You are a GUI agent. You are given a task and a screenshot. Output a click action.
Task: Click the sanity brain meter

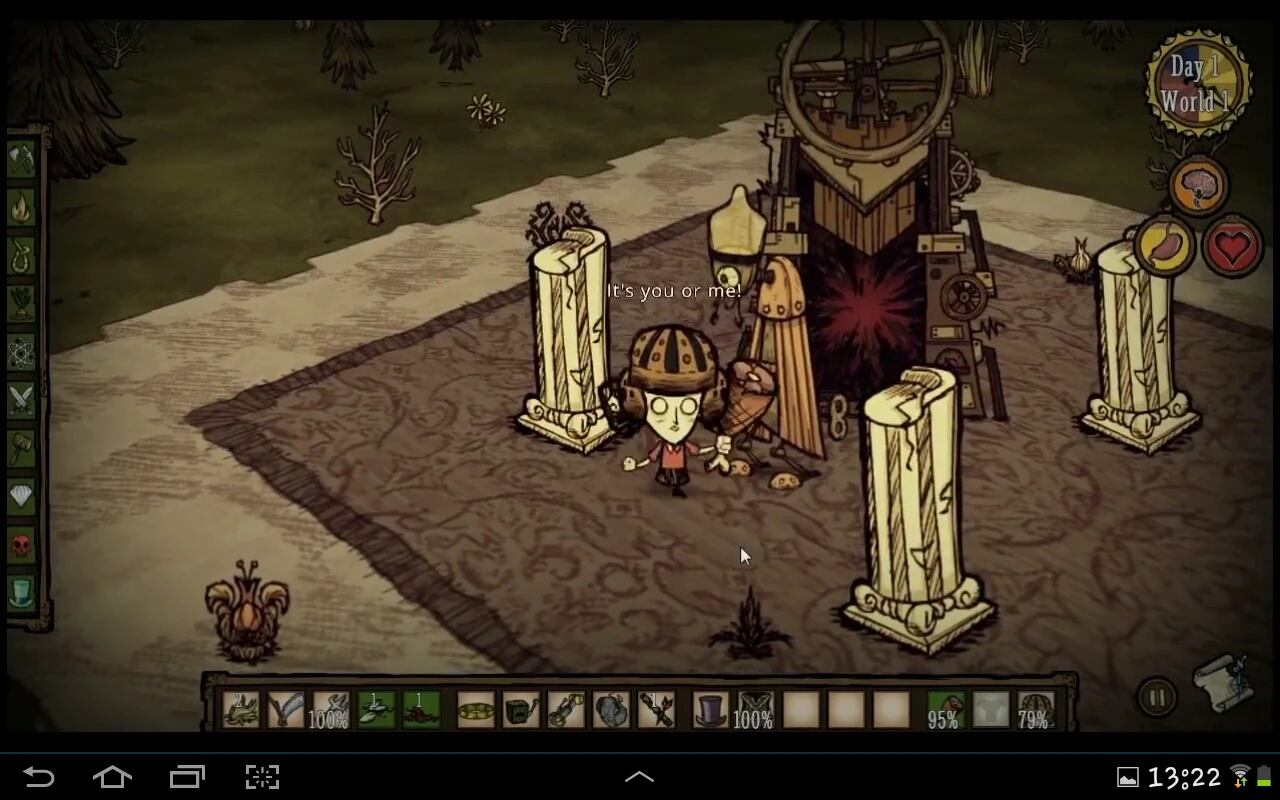pyautogui.click(x=1199, y=185)
